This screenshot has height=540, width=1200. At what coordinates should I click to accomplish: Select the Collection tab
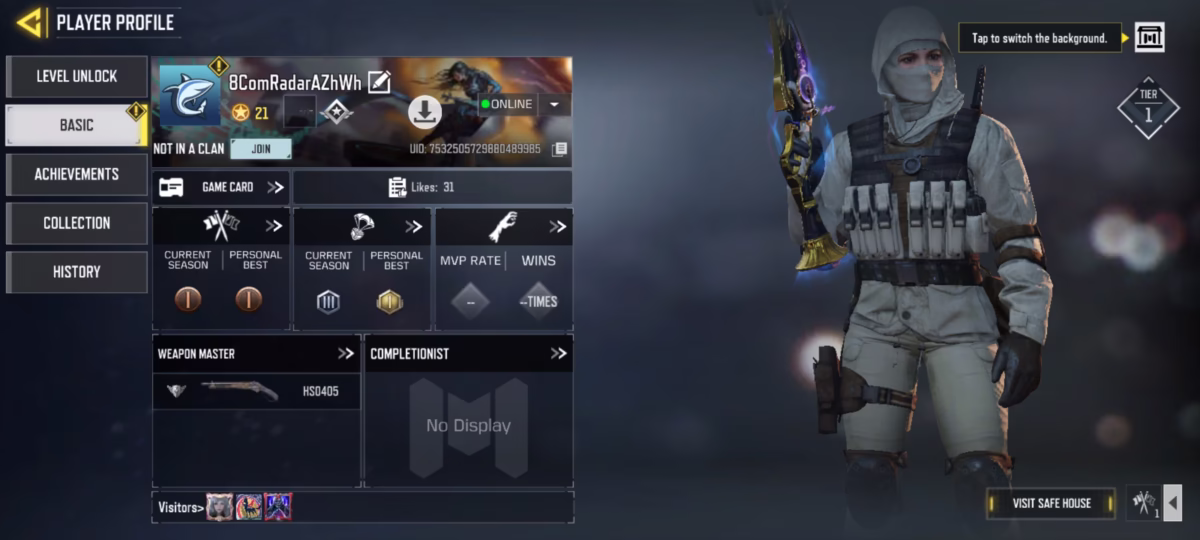click(77, 223)
